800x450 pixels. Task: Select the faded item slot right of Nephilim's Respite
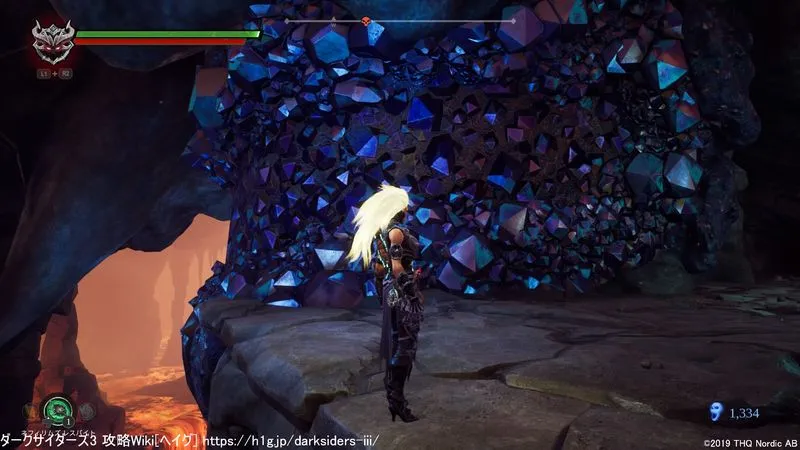click(x=87, y=410)
